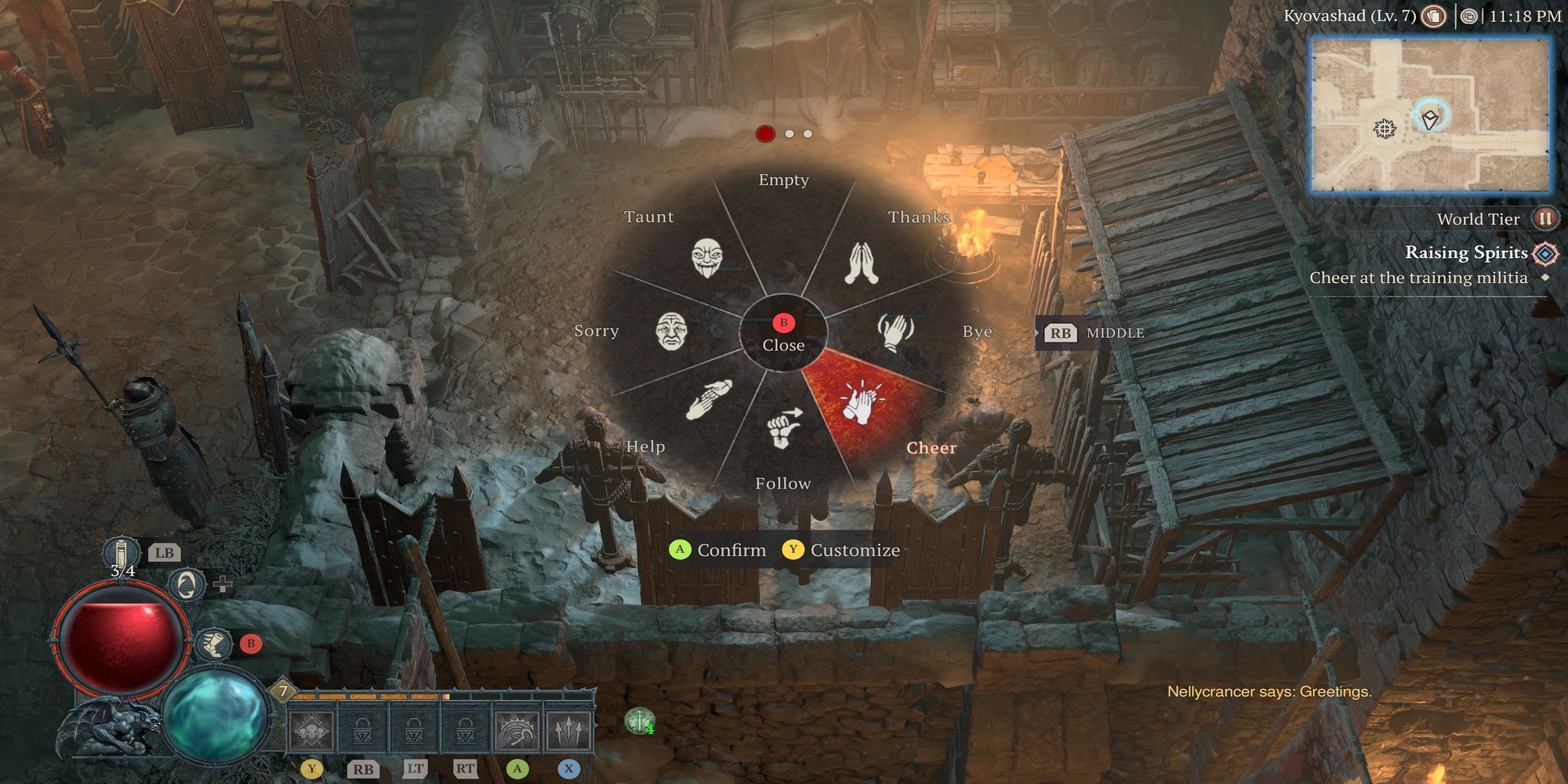Screen dimensions: 1568x784
Task: Activate the triple arrows skill slot
Action: (568, 731)
